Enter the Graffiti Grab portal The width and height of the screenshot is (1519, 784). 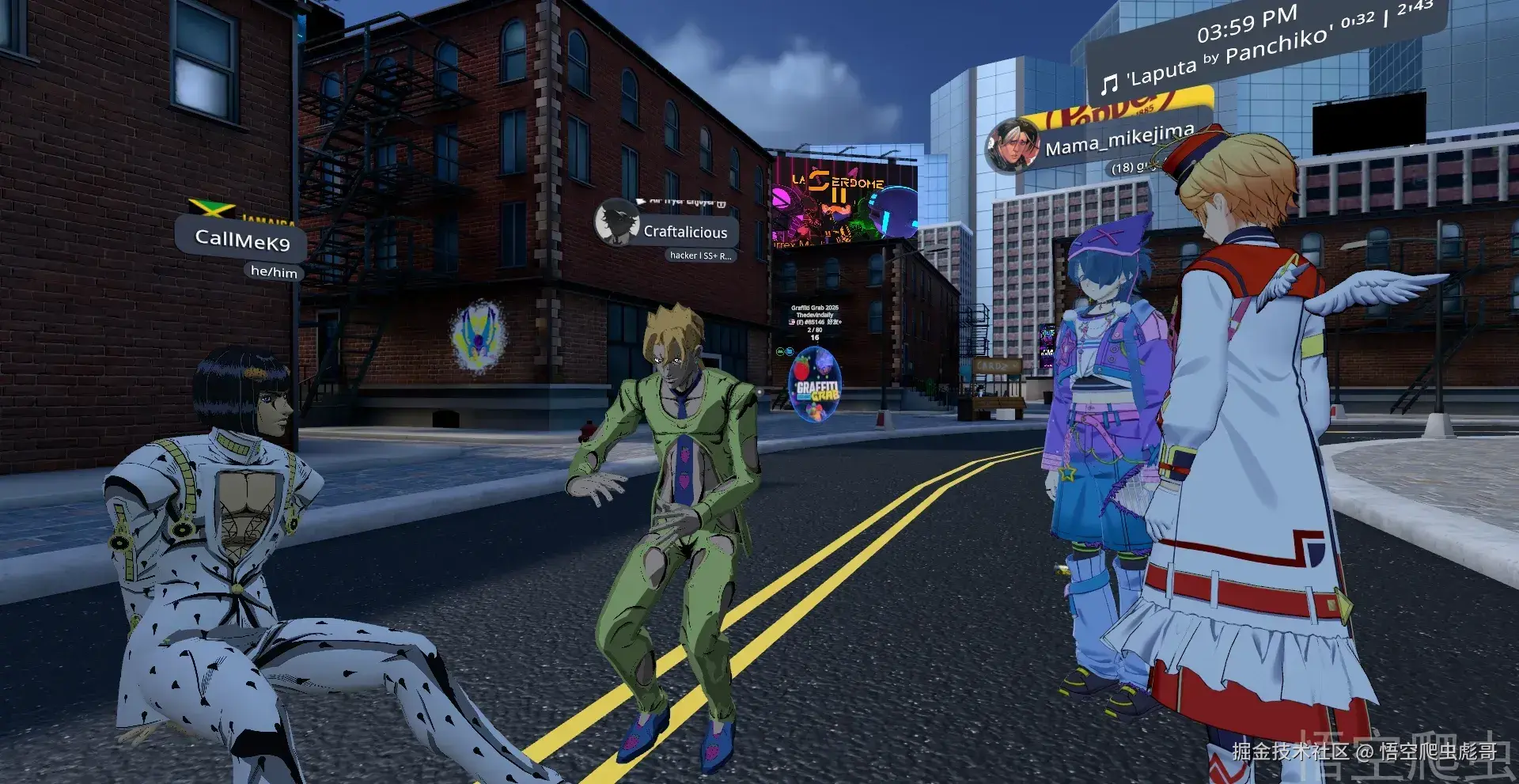tap(815, 384)
